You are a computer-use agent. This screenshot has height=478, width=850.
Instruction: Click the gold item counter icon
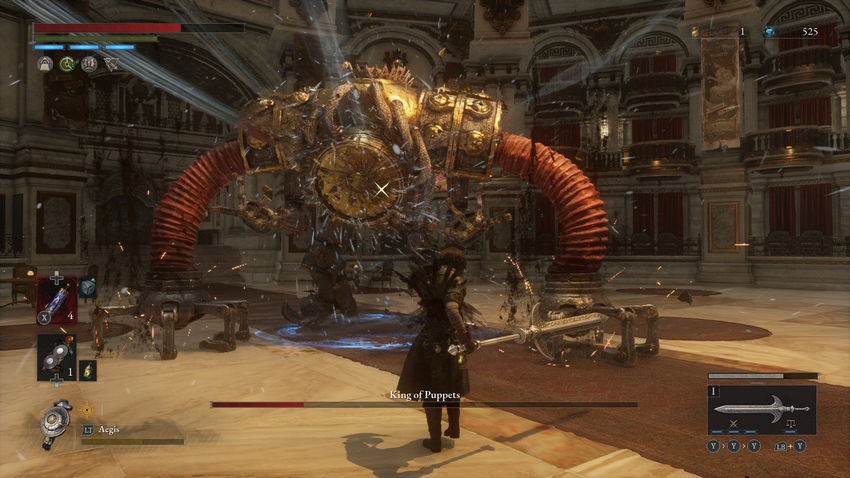tap(696, 32)
